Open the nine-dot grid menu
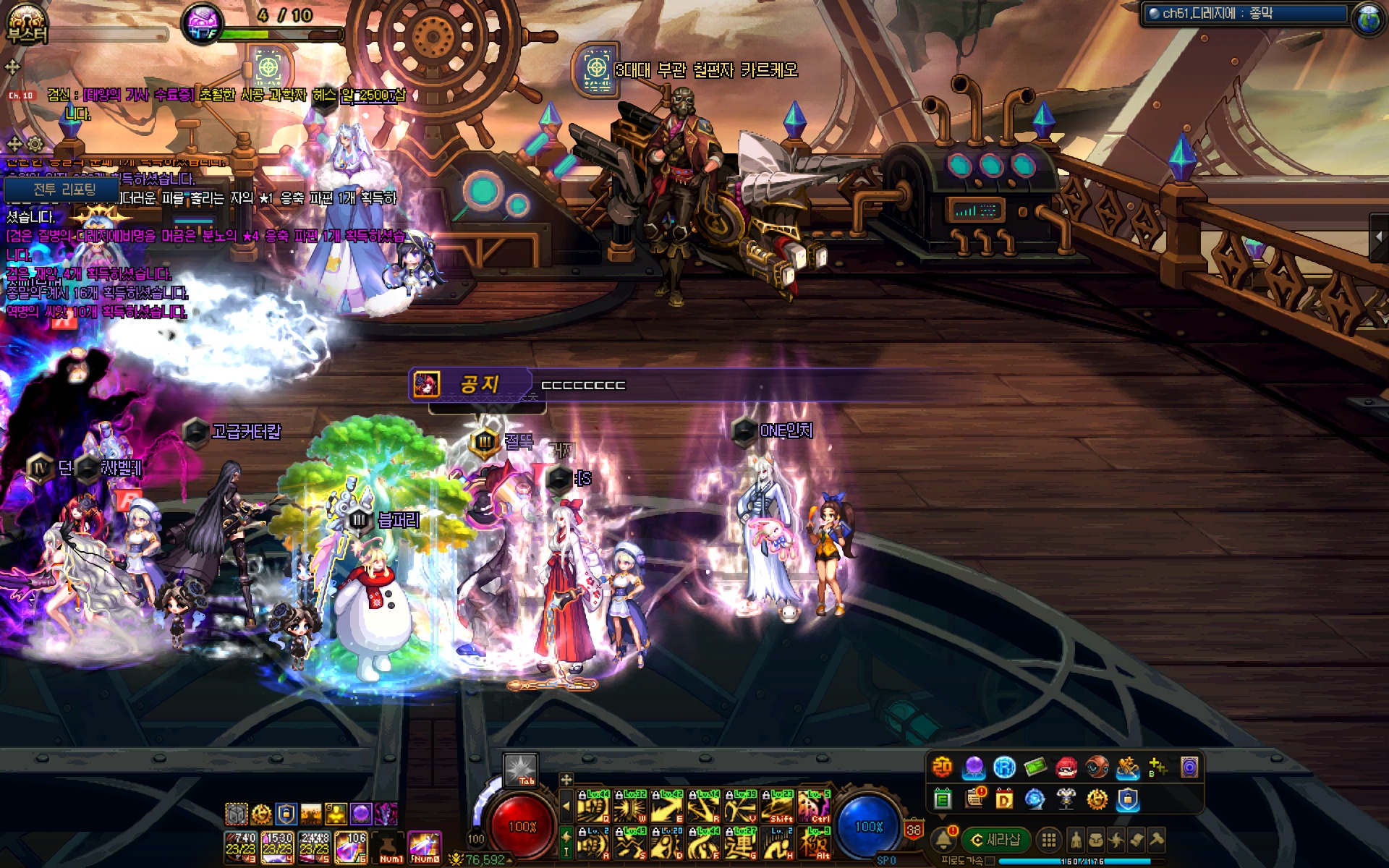This screenshot has width=1389, height=868. pos(1048,840)
